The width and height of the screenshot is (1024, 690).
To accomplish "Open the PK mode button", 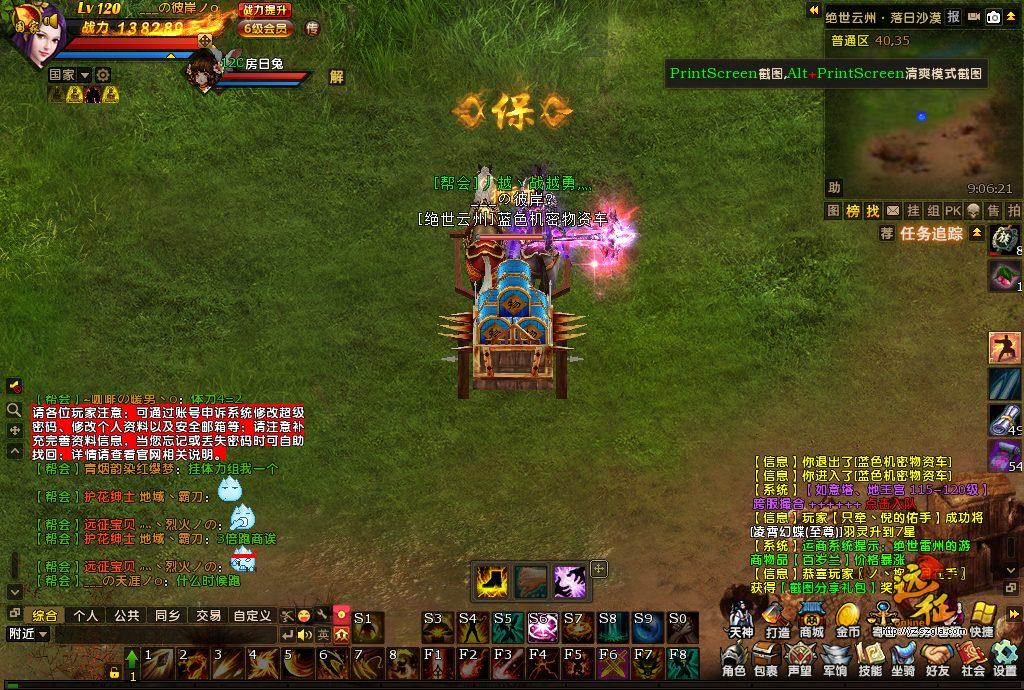I will 952,211.
